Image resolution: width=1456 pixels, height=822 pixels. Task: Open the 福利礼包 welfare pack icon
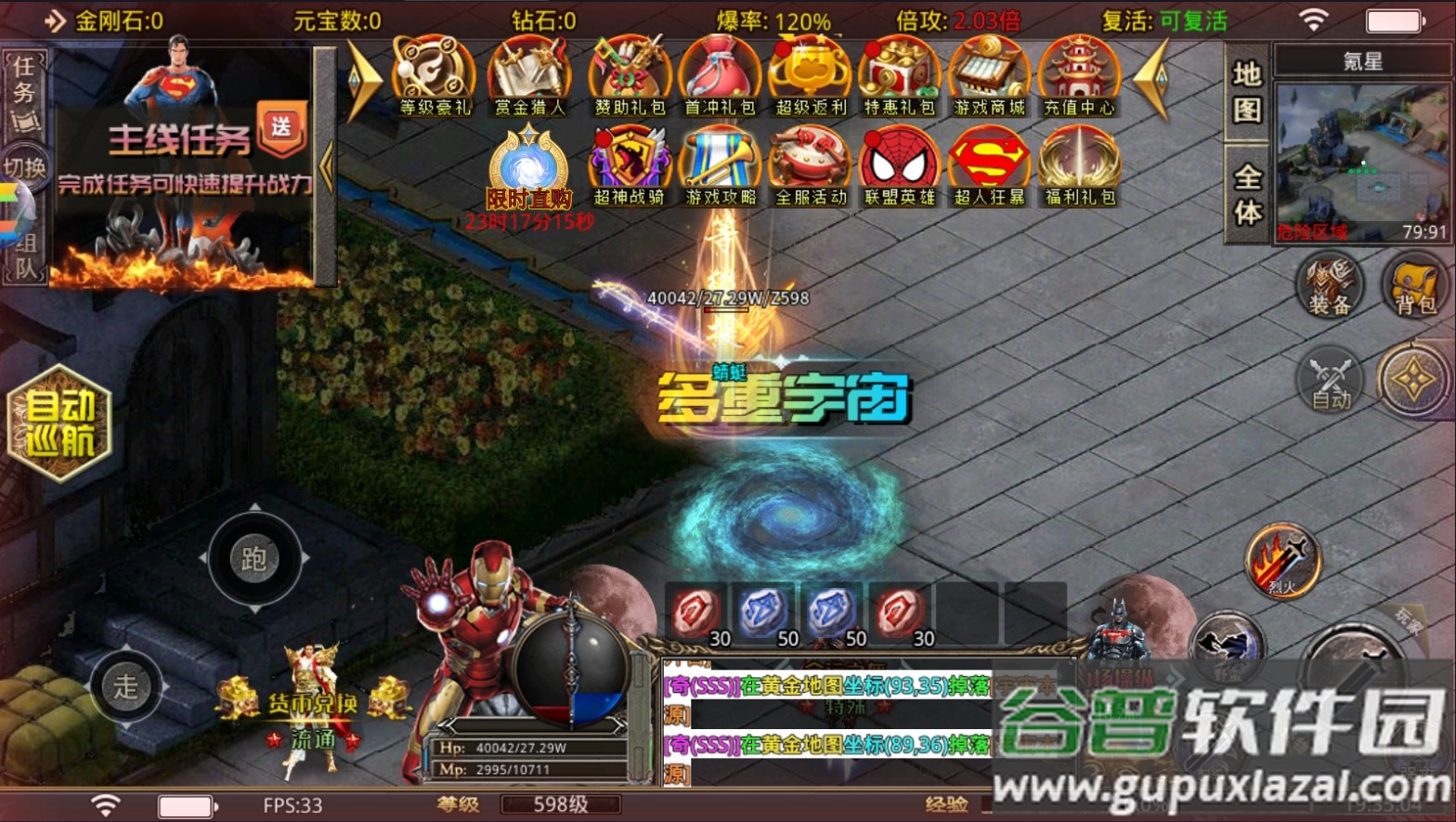click(x=1079, y=165)
